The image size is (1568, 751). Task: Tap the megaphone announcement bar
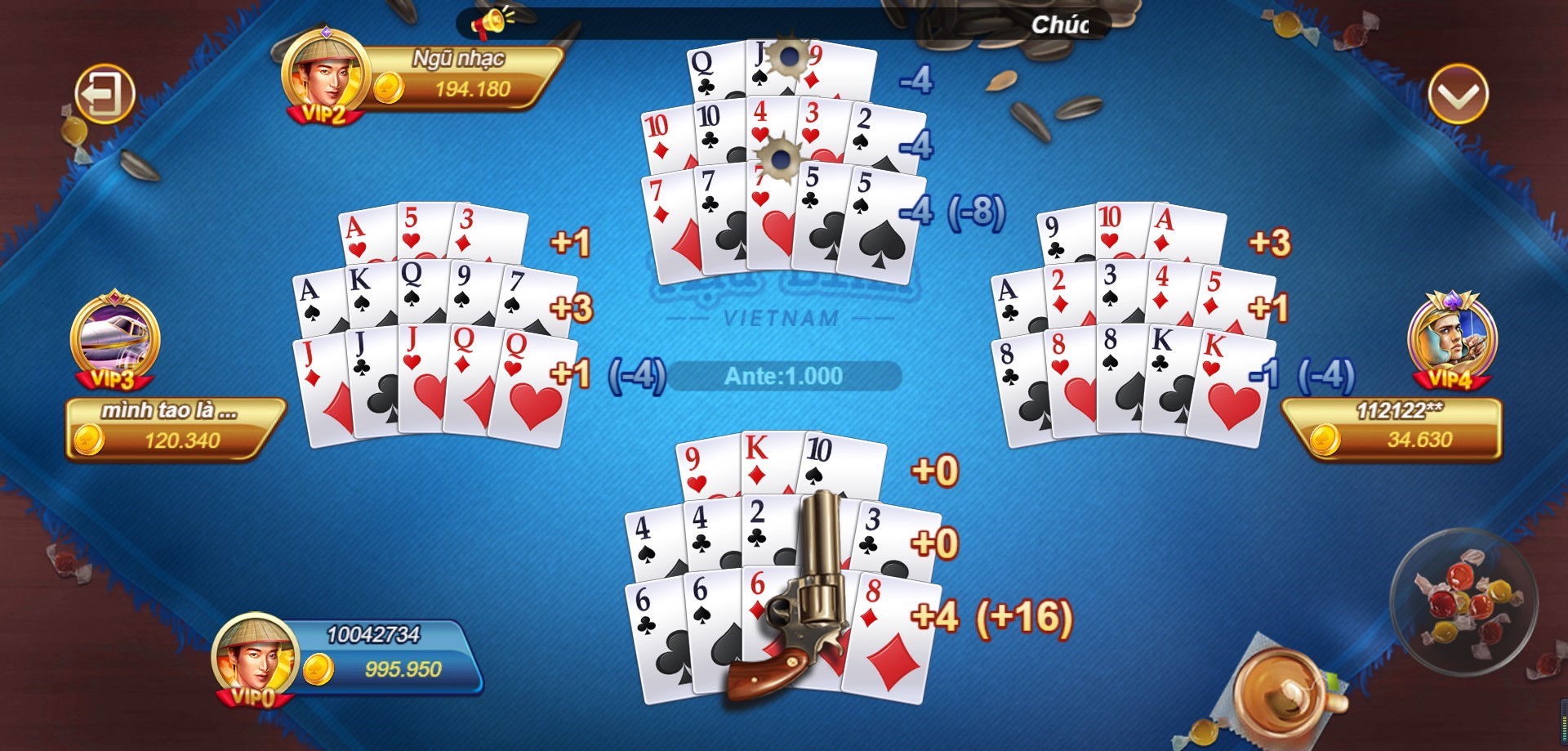click(782, 23)
